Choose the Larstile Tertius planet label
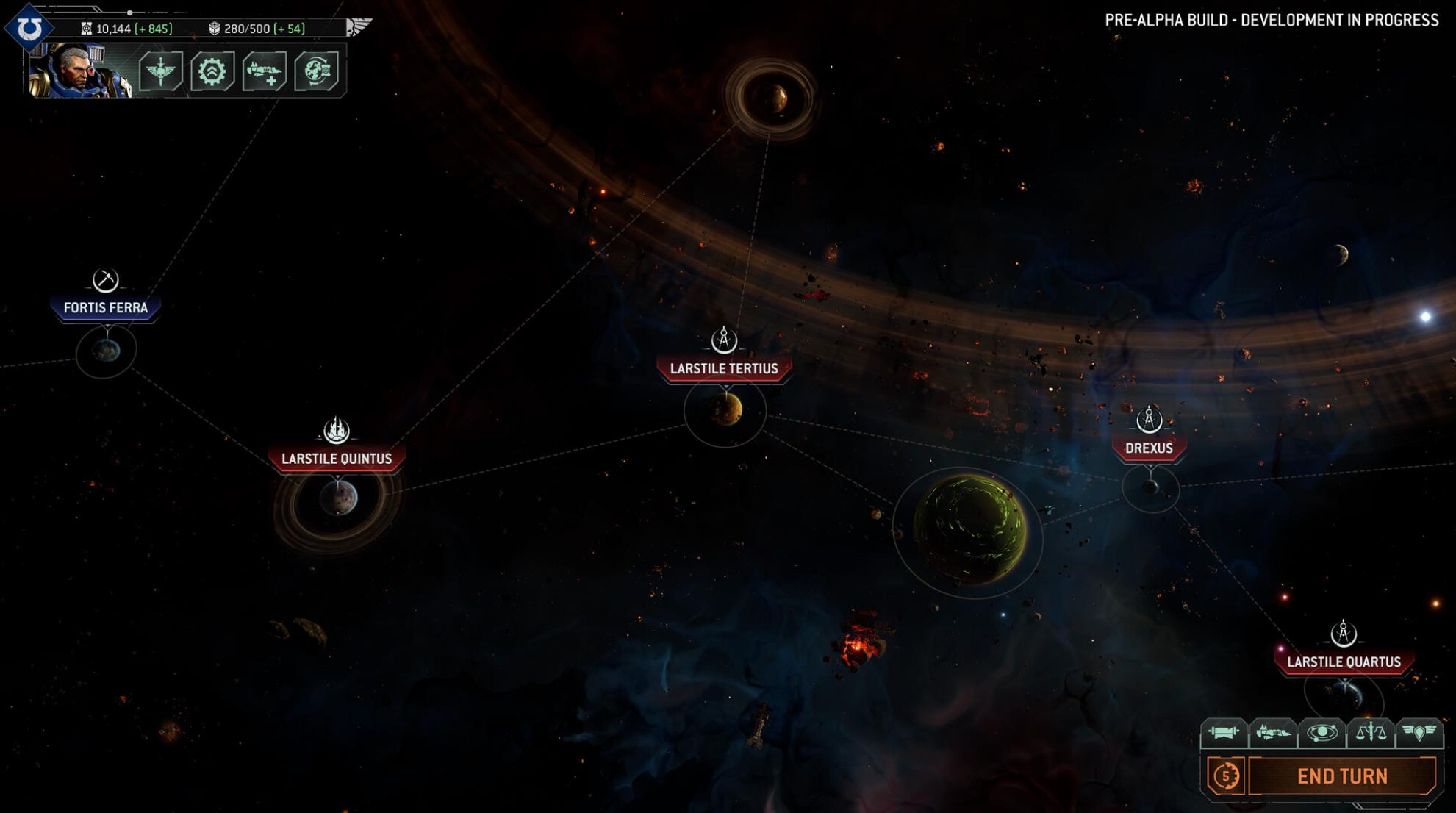The height and width of the screenshot is (813, 1456). point(724,369)
